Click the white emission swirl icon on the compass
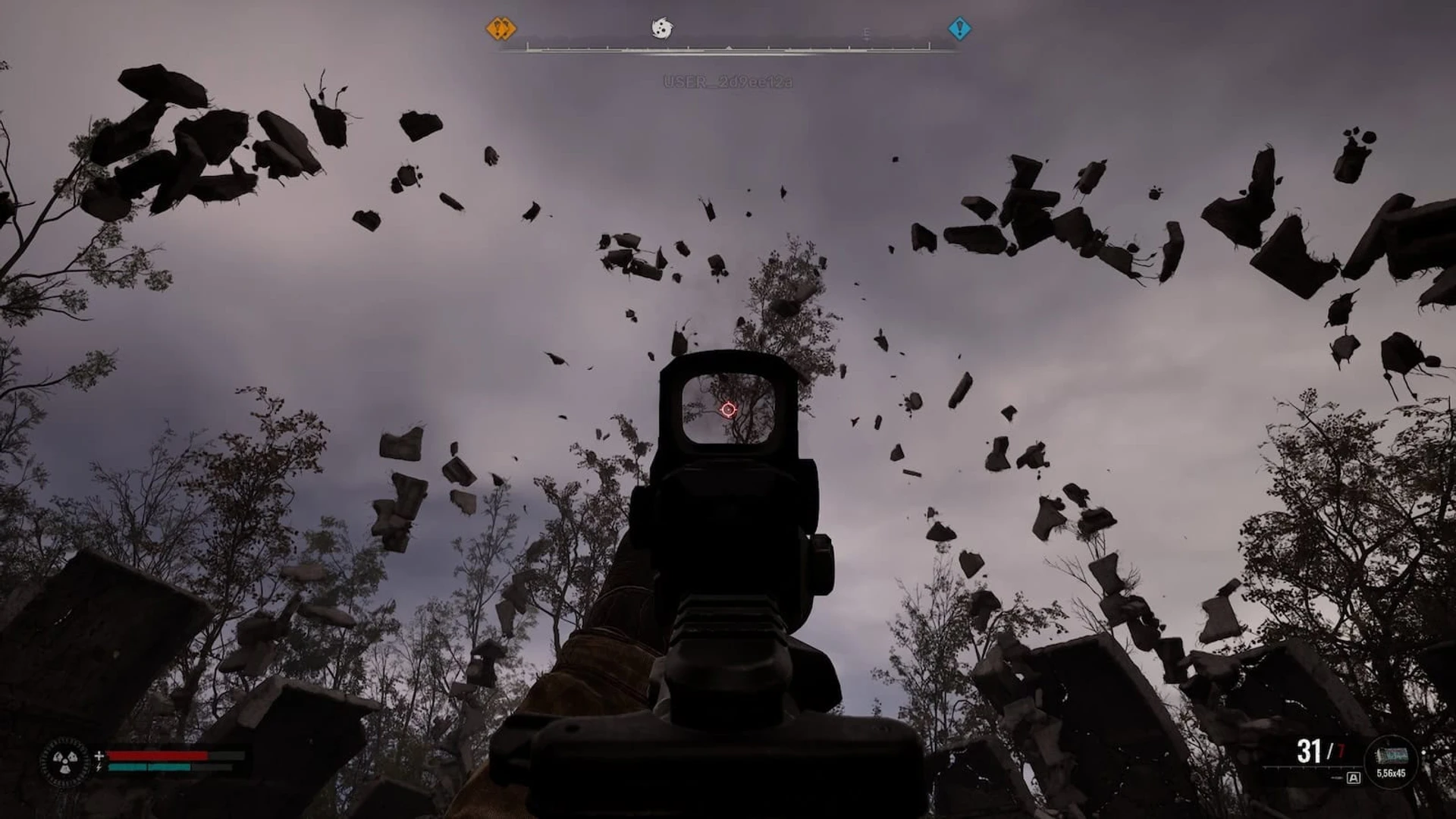 pyautogui.click(x=663, y=28)
